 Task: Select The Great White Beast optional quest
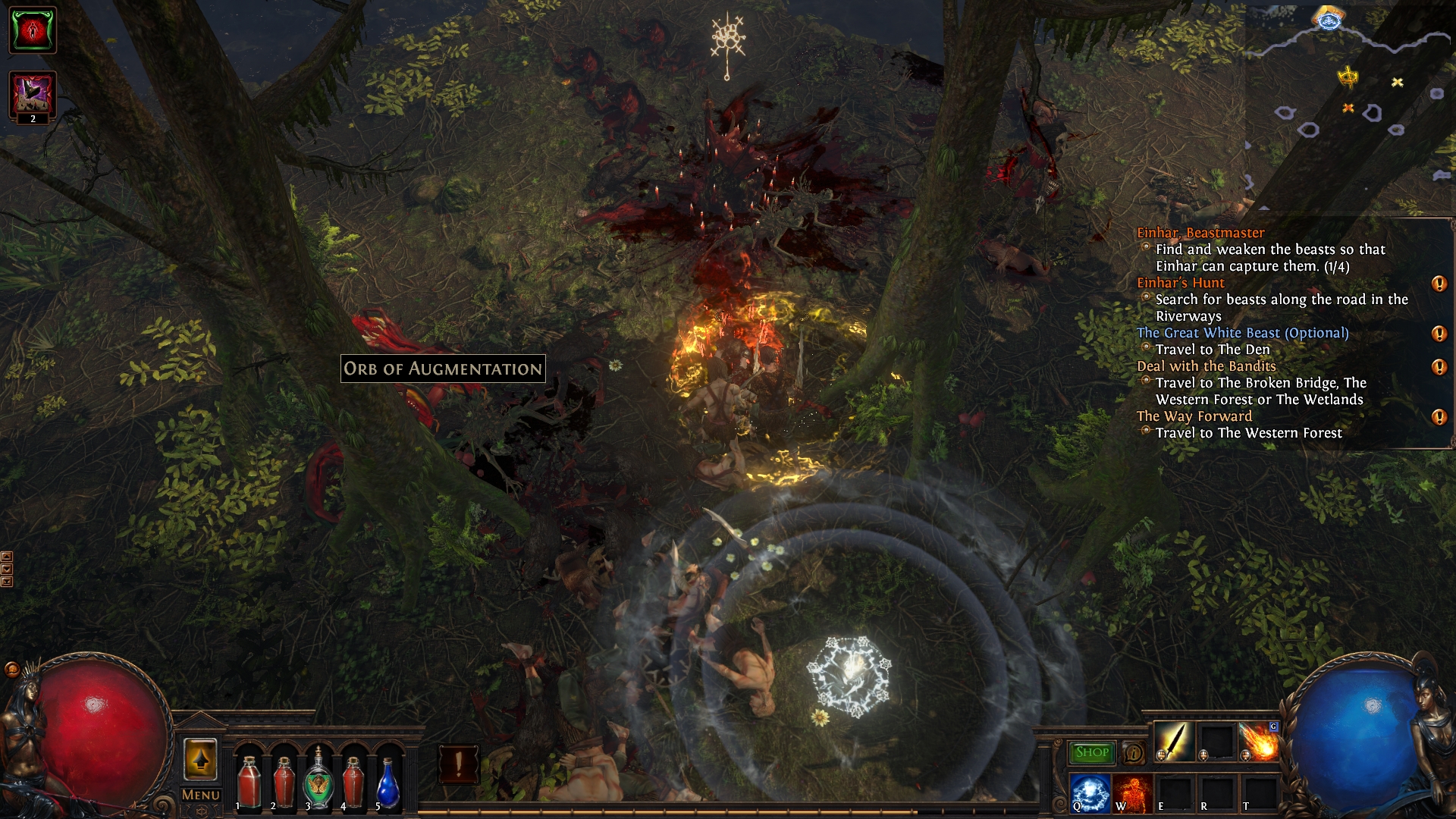[1242, 333]
